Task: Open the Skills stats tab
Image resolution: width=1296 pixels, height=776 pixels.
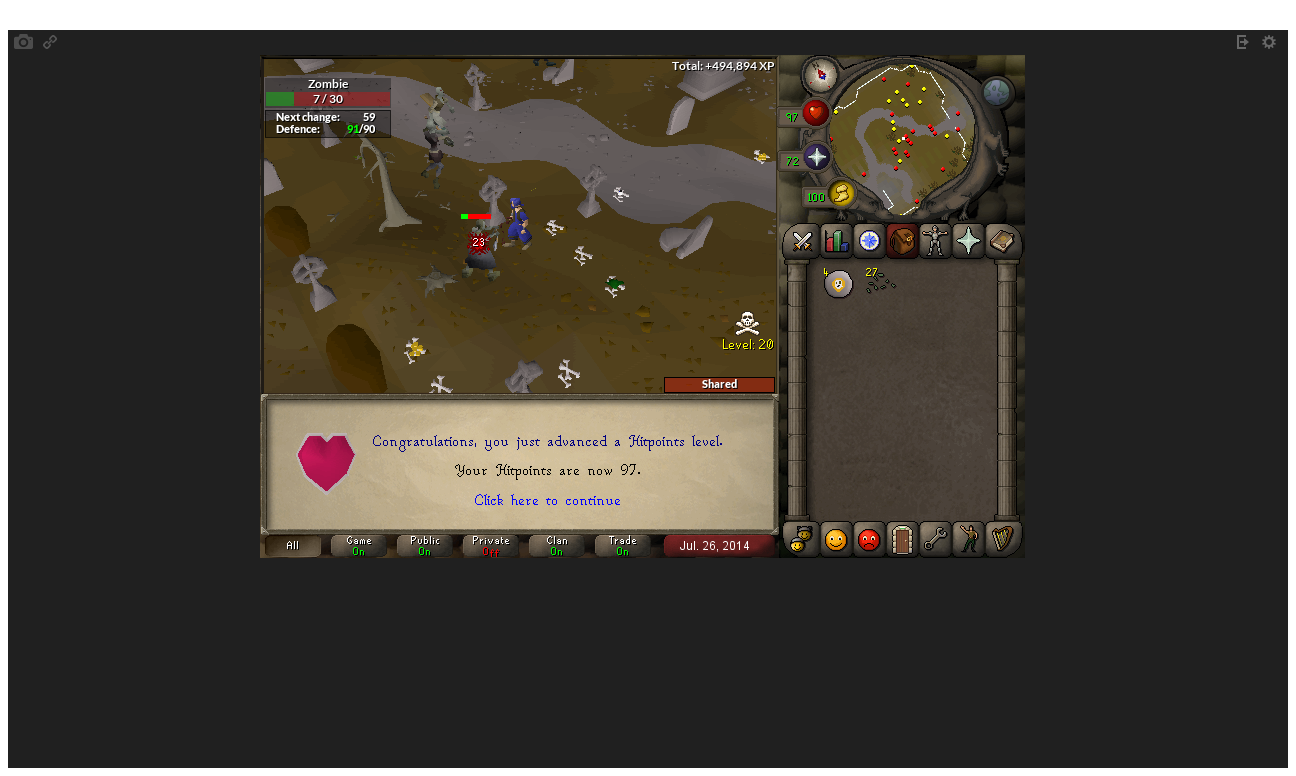Action: click(x=834, y=241)
